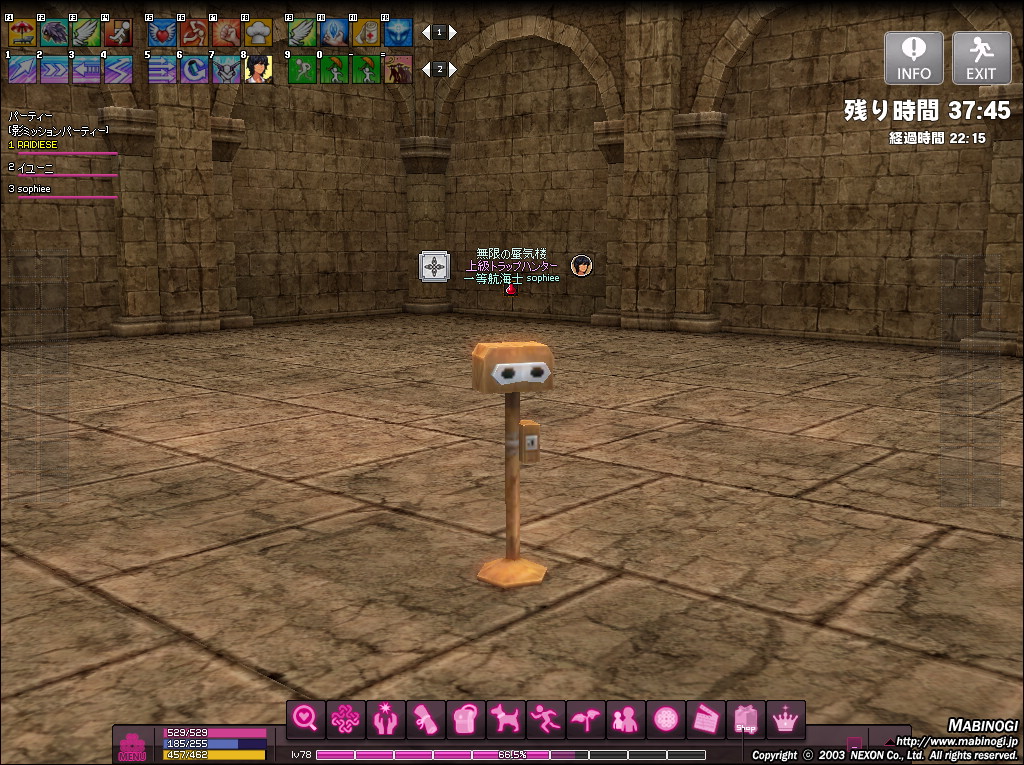Viewport: 1024px width, 765px height.
Task: Open the backpack inventory icon
Action: point(465,719)
